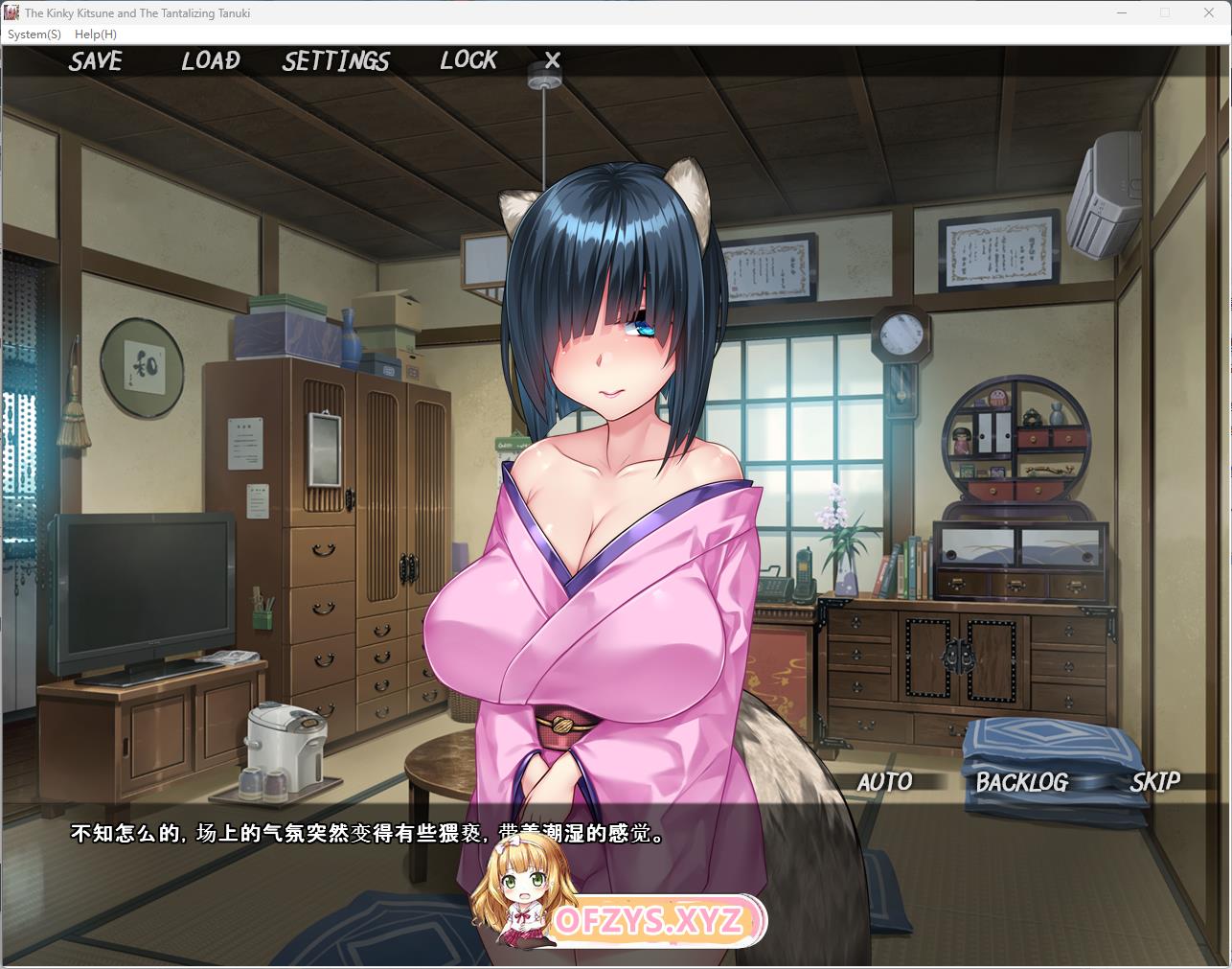Minimize the game window

tap(1122, 13)
